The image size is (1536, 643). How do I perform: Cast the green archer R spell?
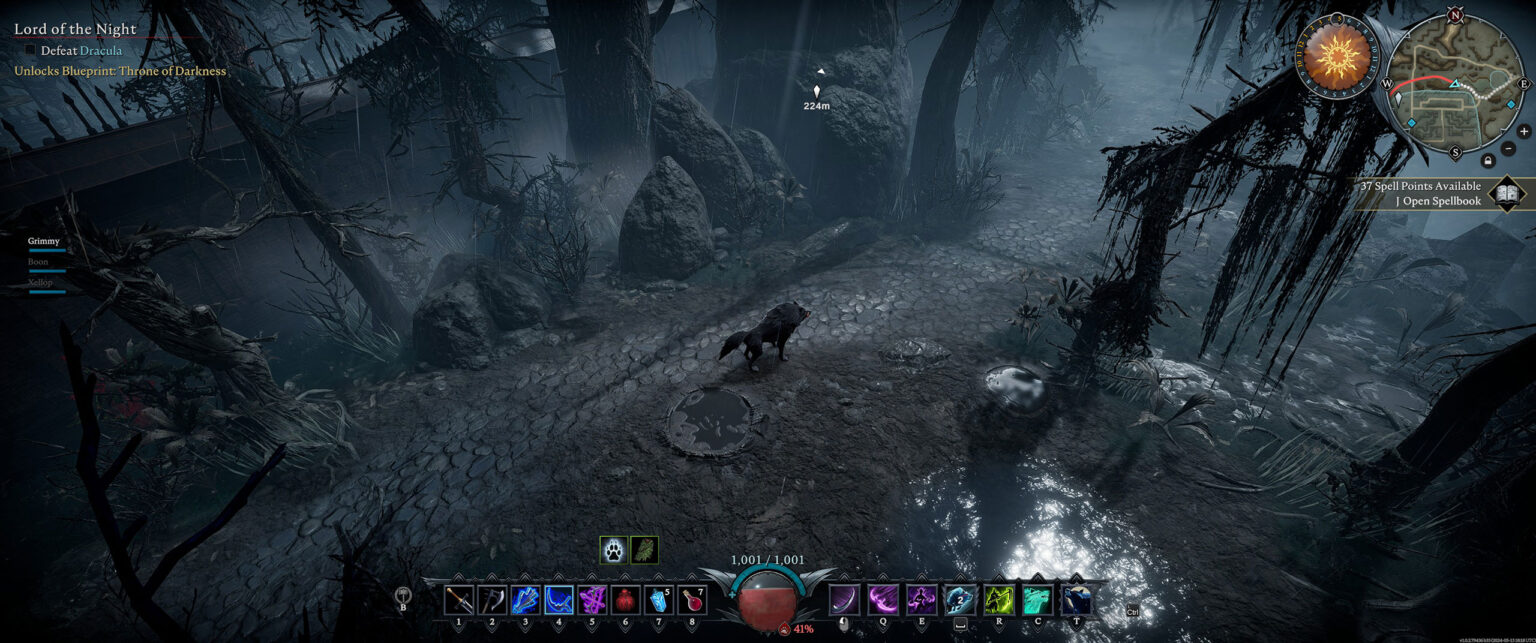(x=999, y=600)
